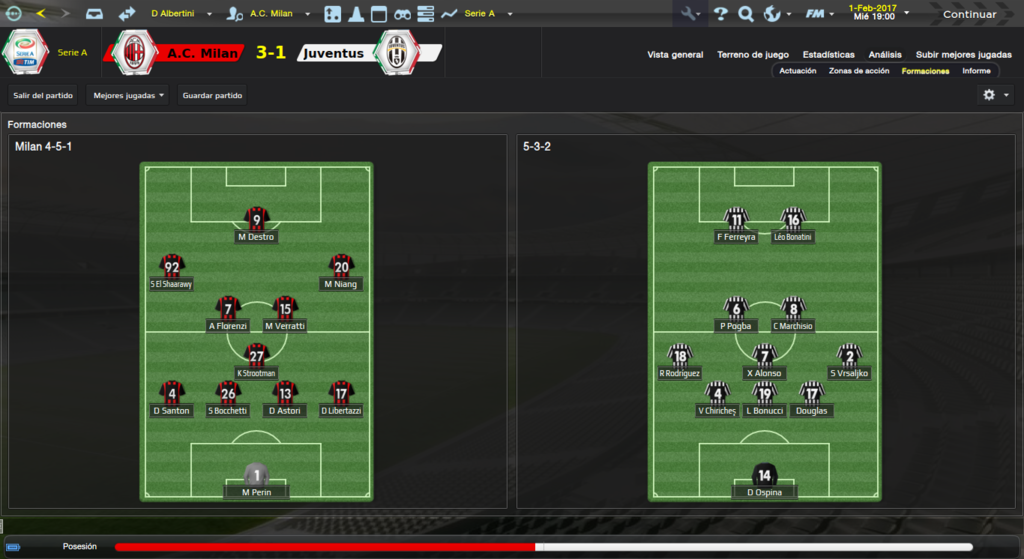1024x559 pixels.
Task: Open the magnifier search icon
Action: tap(746, 14)
